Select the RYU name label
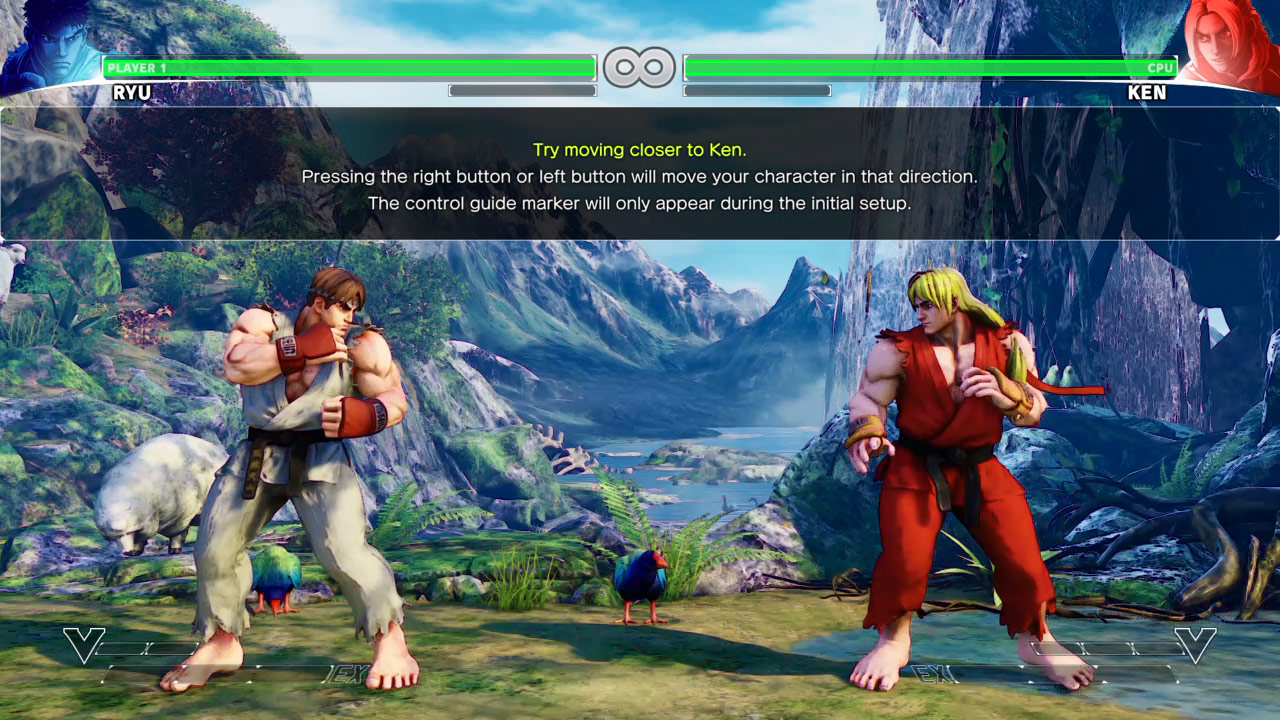1280x720 pixels. click(134, 93)
